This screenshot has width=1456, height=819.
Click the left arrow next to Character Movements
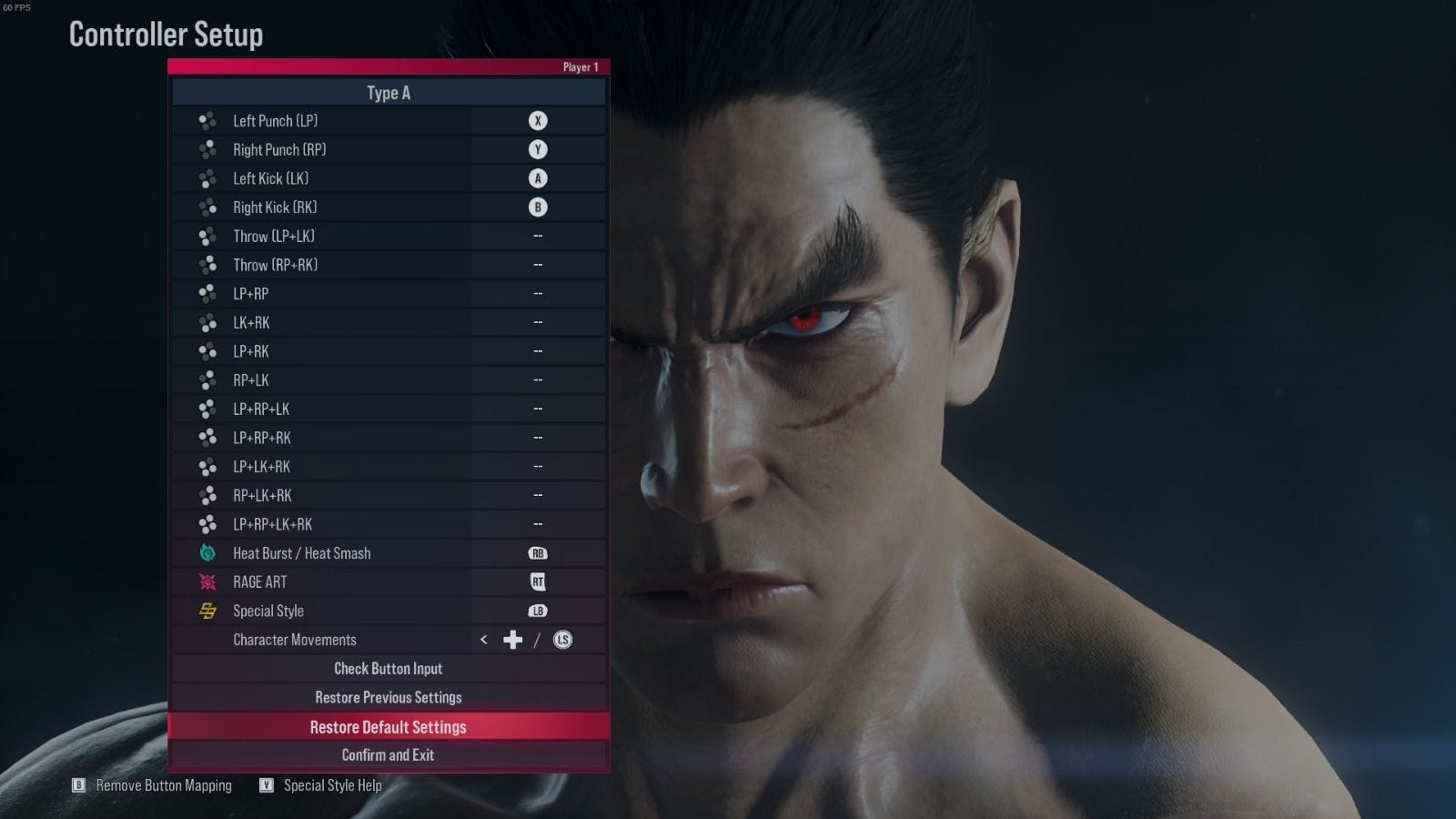pos(482,640)
